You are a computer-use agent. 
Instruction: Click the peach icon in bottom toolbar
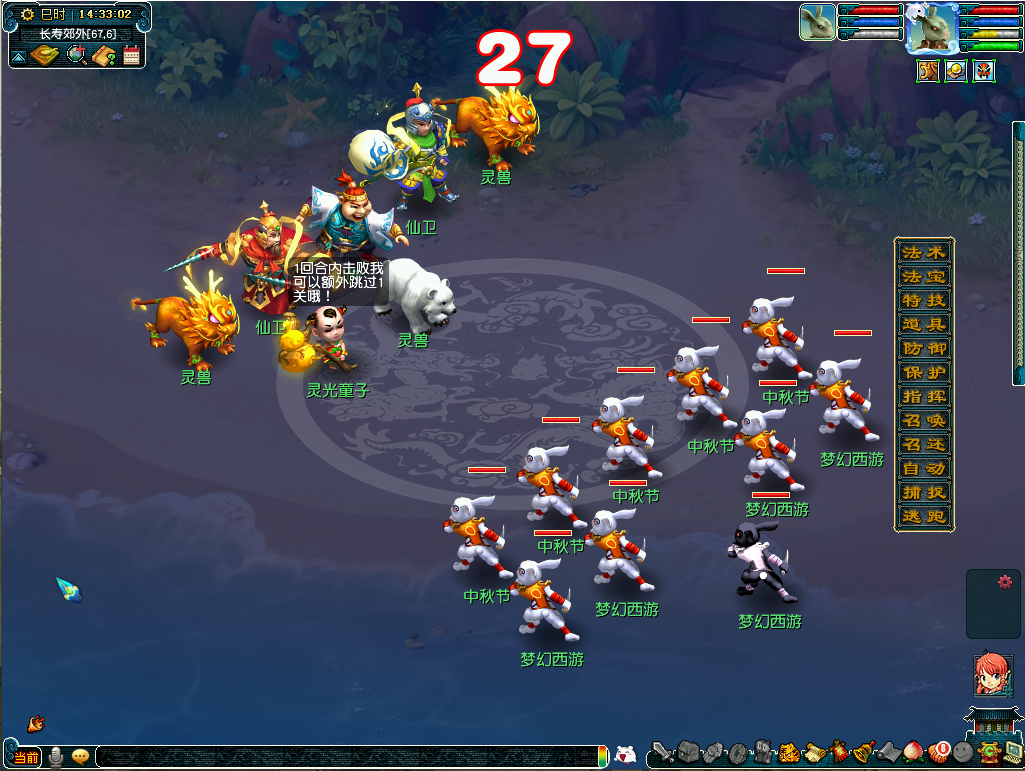(913, 751)
